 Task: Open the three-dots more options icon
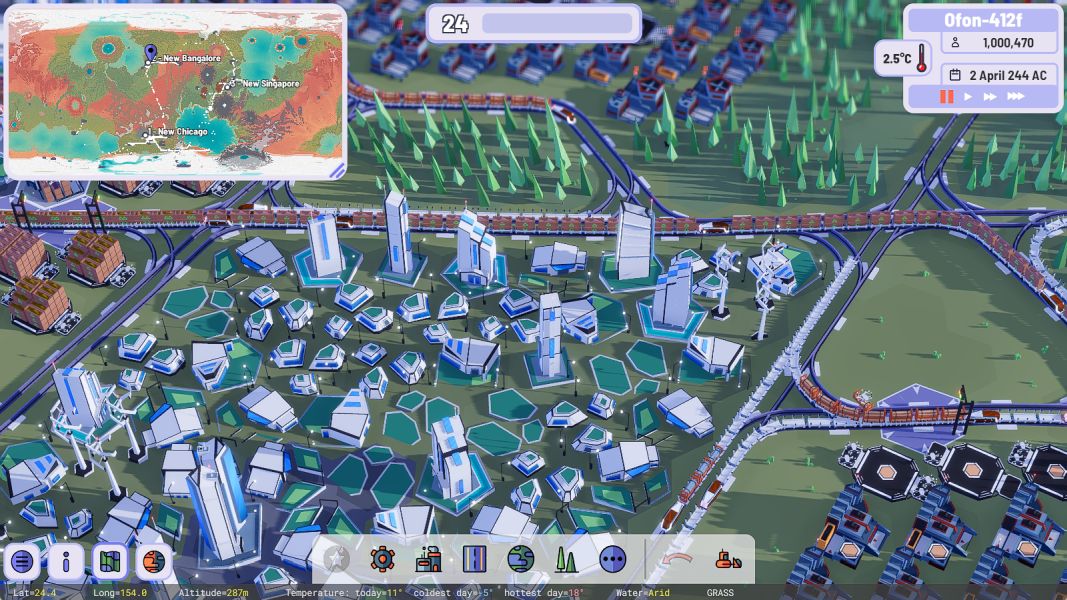(613, 559)
